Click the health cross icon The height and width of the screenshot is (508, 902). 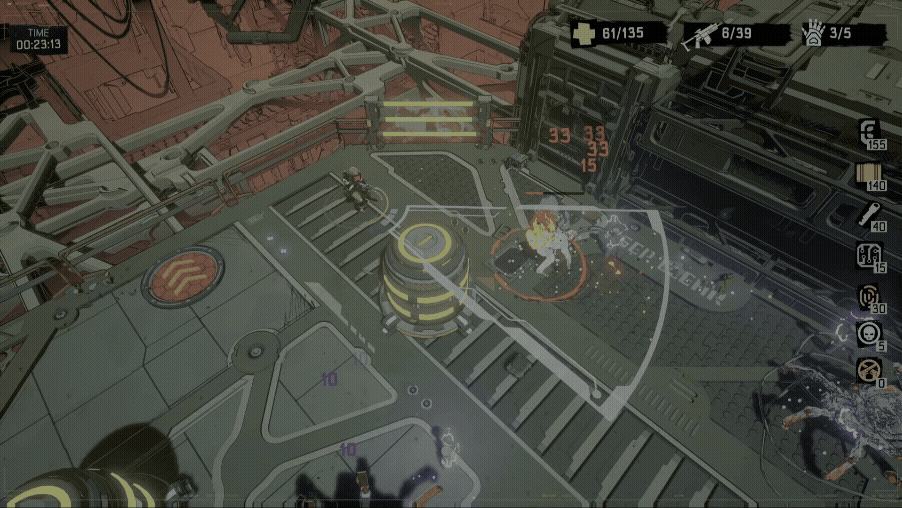click(583, 35)
